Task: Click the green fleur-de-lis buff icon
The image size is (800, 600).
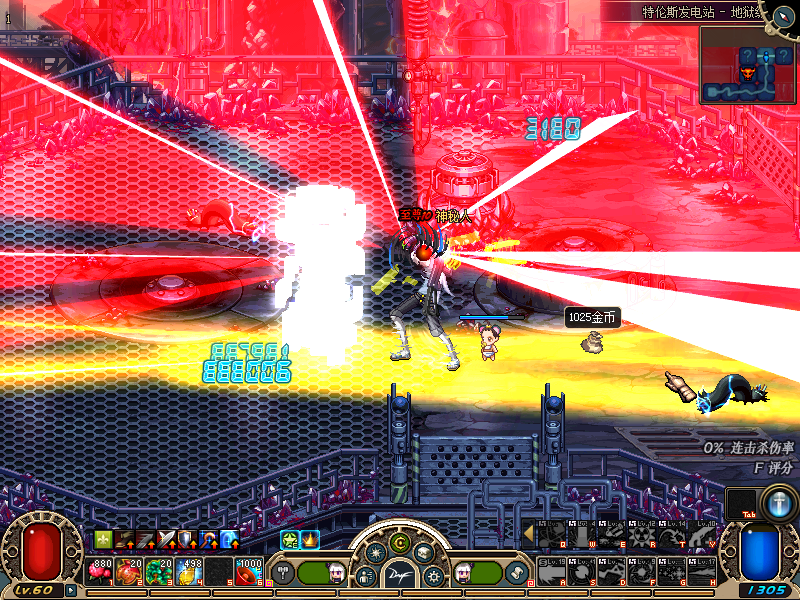Action: [x=103, y=540]
